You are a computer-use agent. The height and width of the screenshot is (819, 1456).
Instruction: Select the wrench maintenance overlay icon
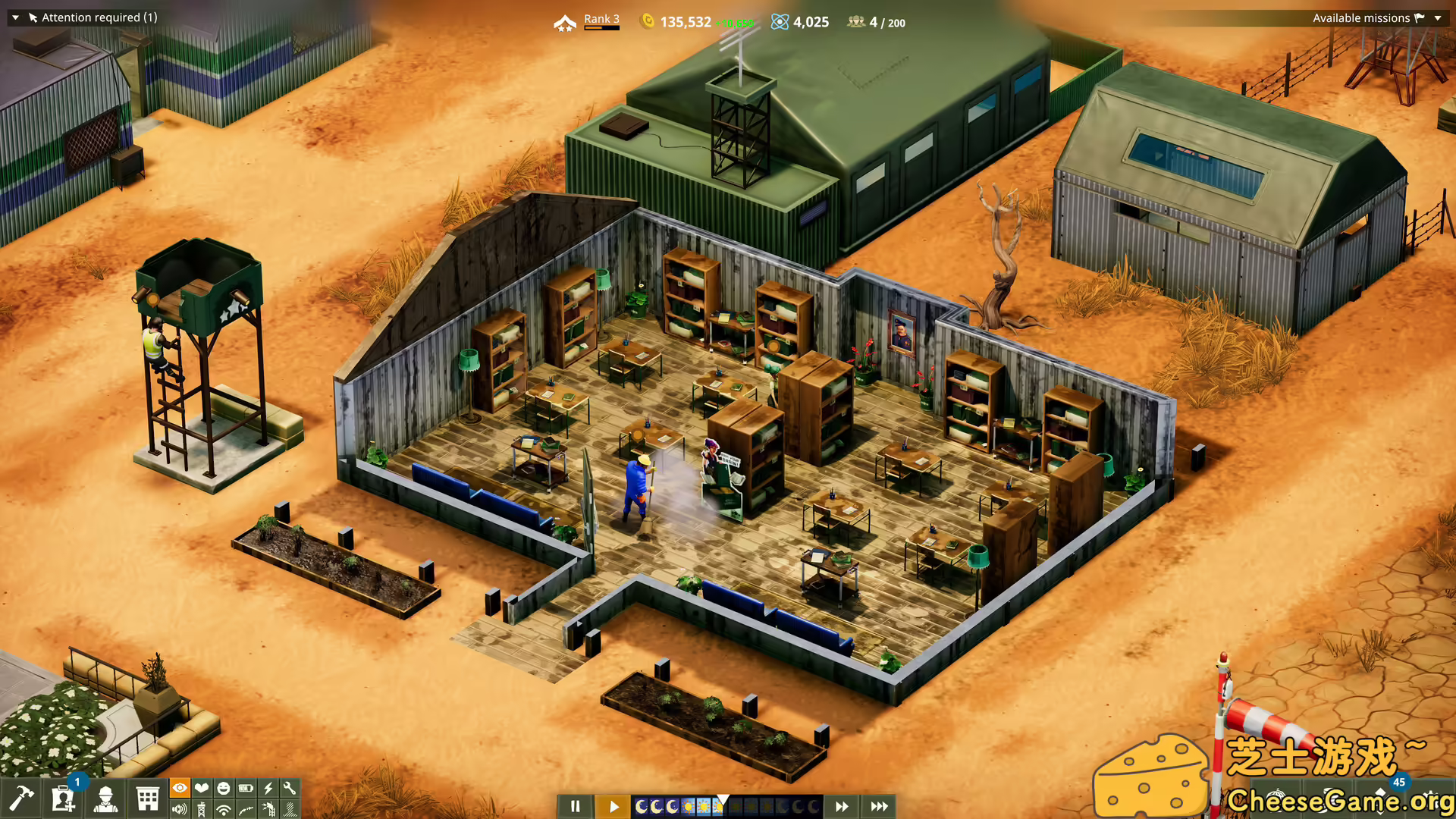290,788
